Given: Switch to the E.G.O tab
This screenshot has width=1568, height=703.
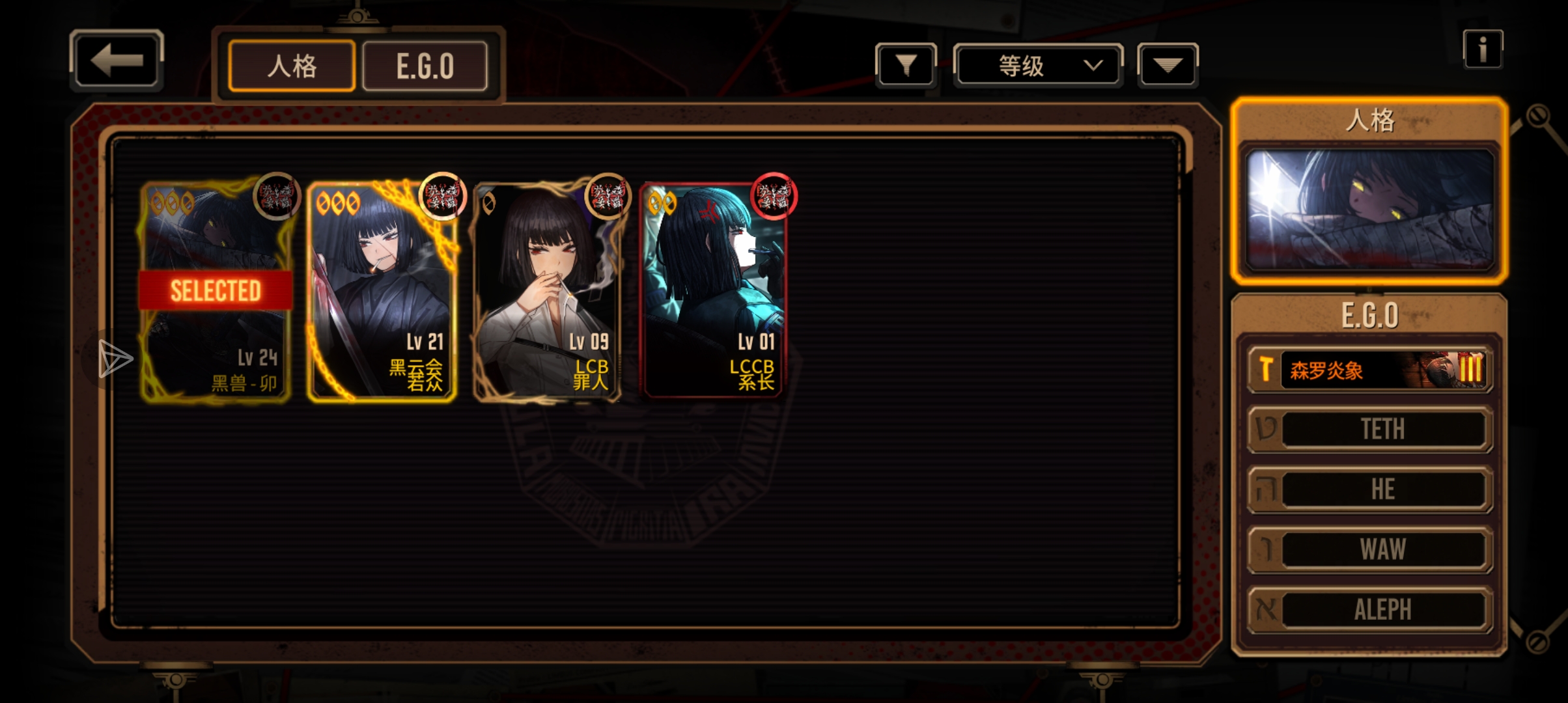Looking at the screenshot, I should pyautogui.click(x=425, y=66).
